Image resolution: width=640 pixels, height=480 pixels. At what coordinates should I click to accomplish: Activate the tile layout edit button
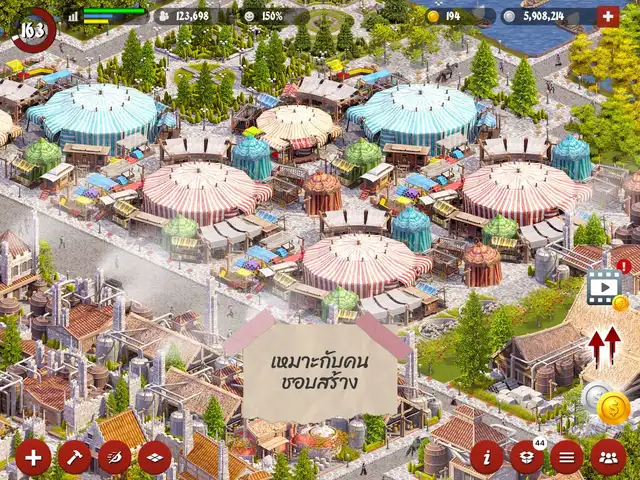click(154, 457)
